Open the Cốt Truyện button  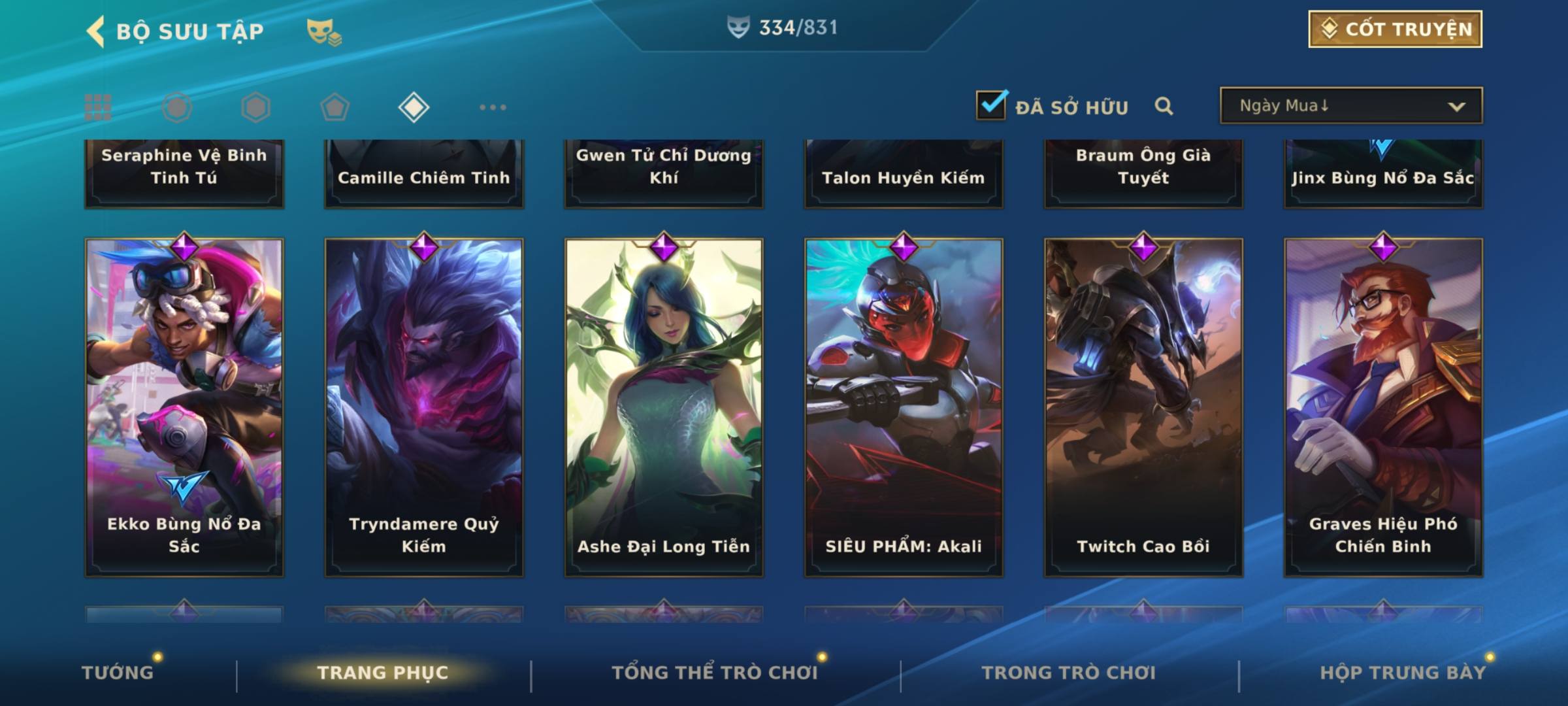click(x=1395, y=29)
